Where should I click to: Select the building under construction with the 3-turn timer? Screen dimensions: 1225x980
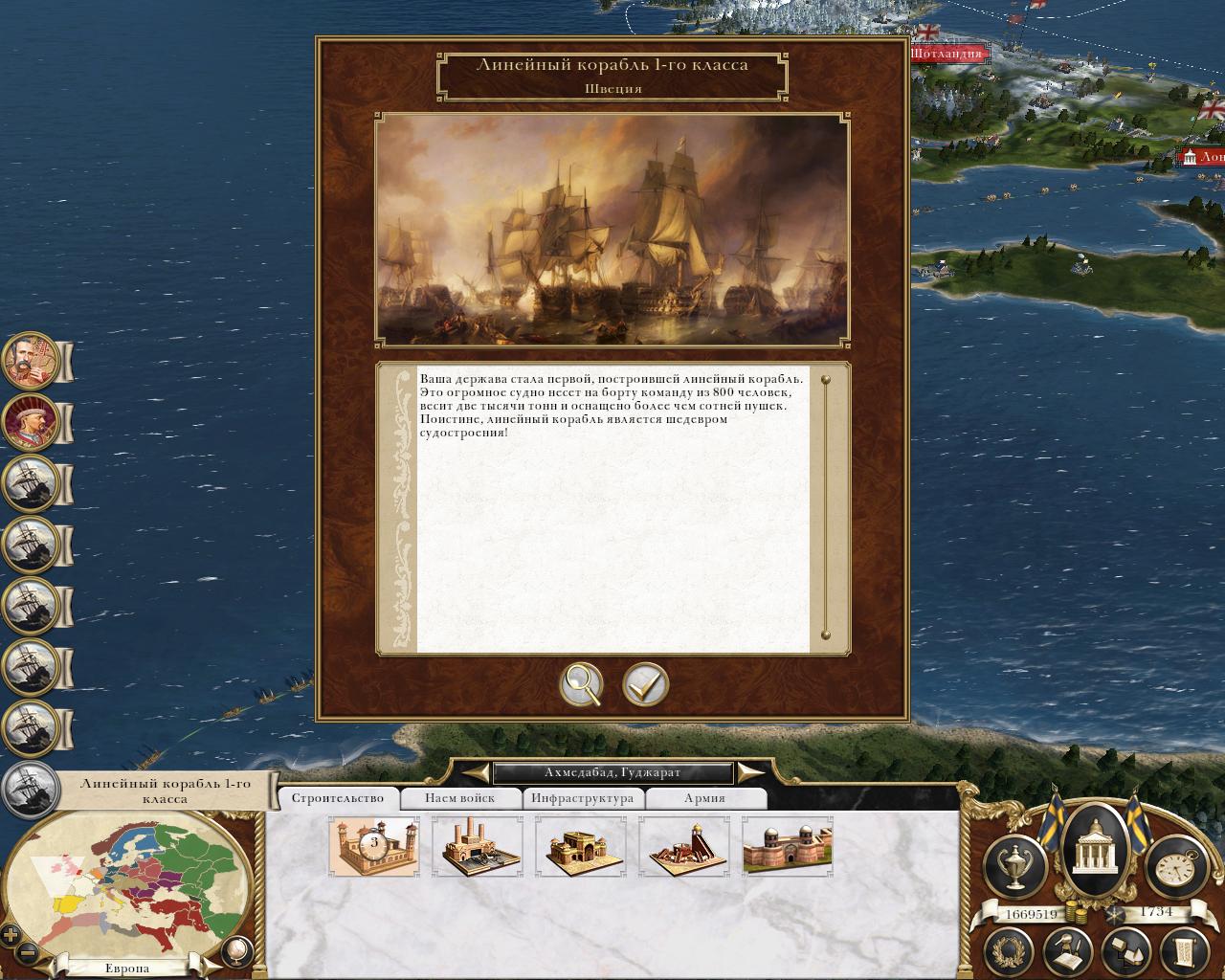374,846
